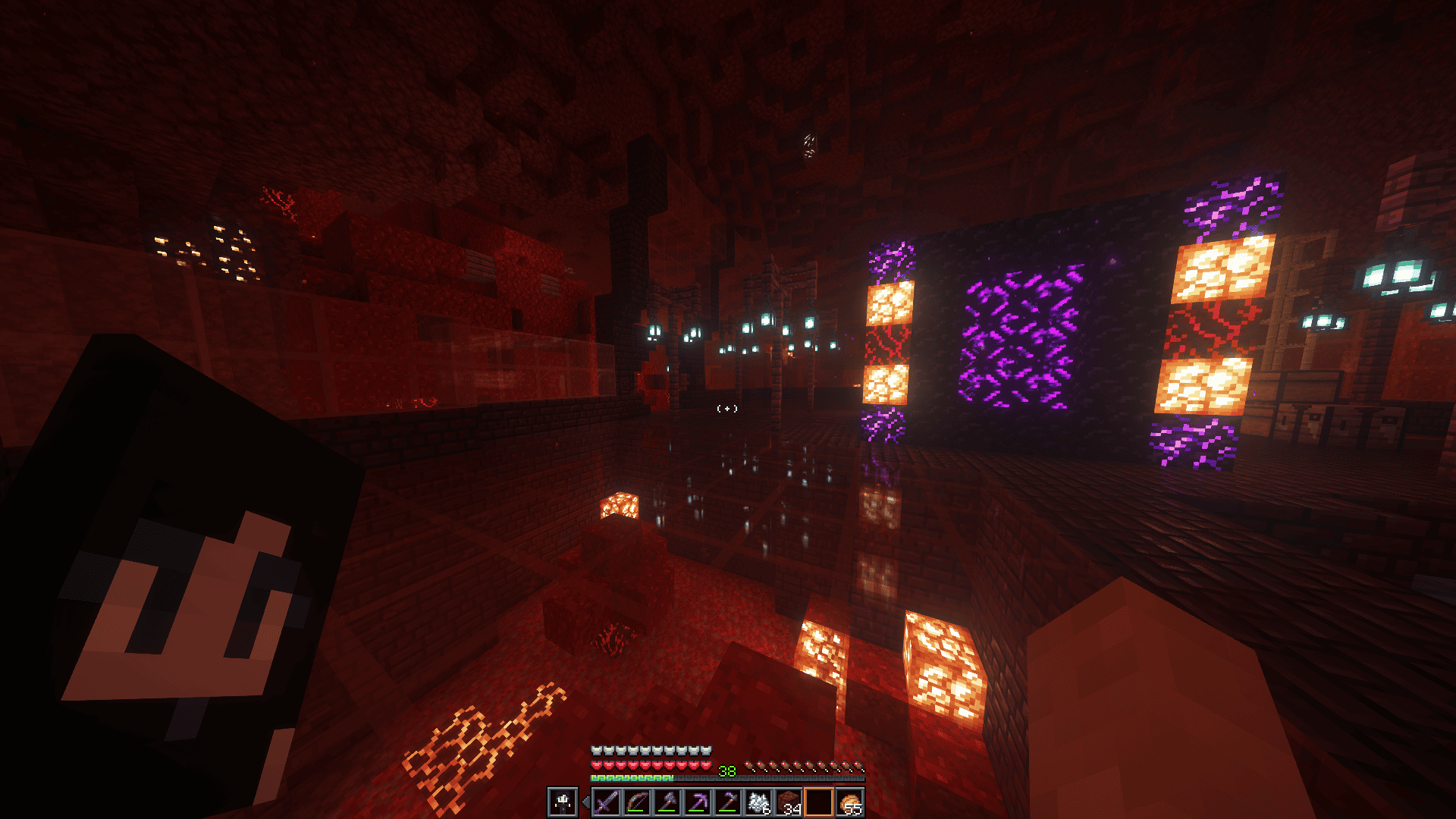Select the food stack of 55

pyautogui.click(x=849, y=802)
